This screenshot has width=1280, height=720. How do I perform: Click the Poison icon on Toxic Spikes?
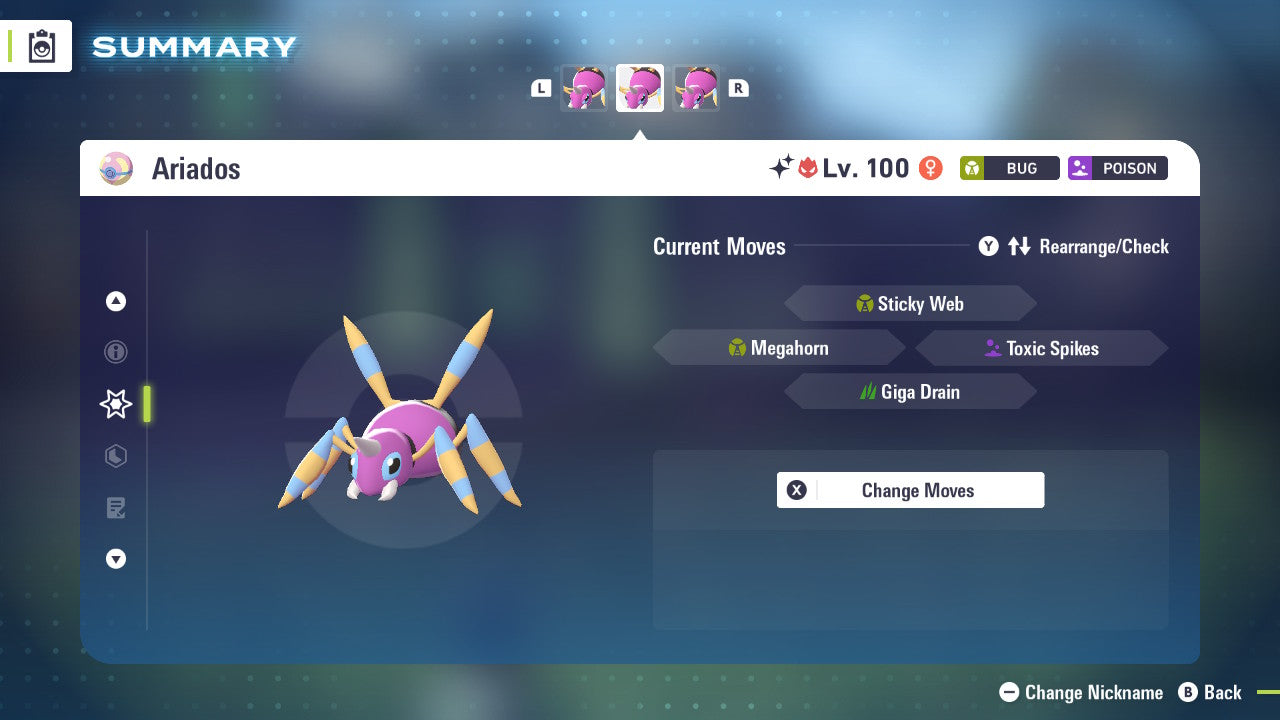(x=992, y=348)
